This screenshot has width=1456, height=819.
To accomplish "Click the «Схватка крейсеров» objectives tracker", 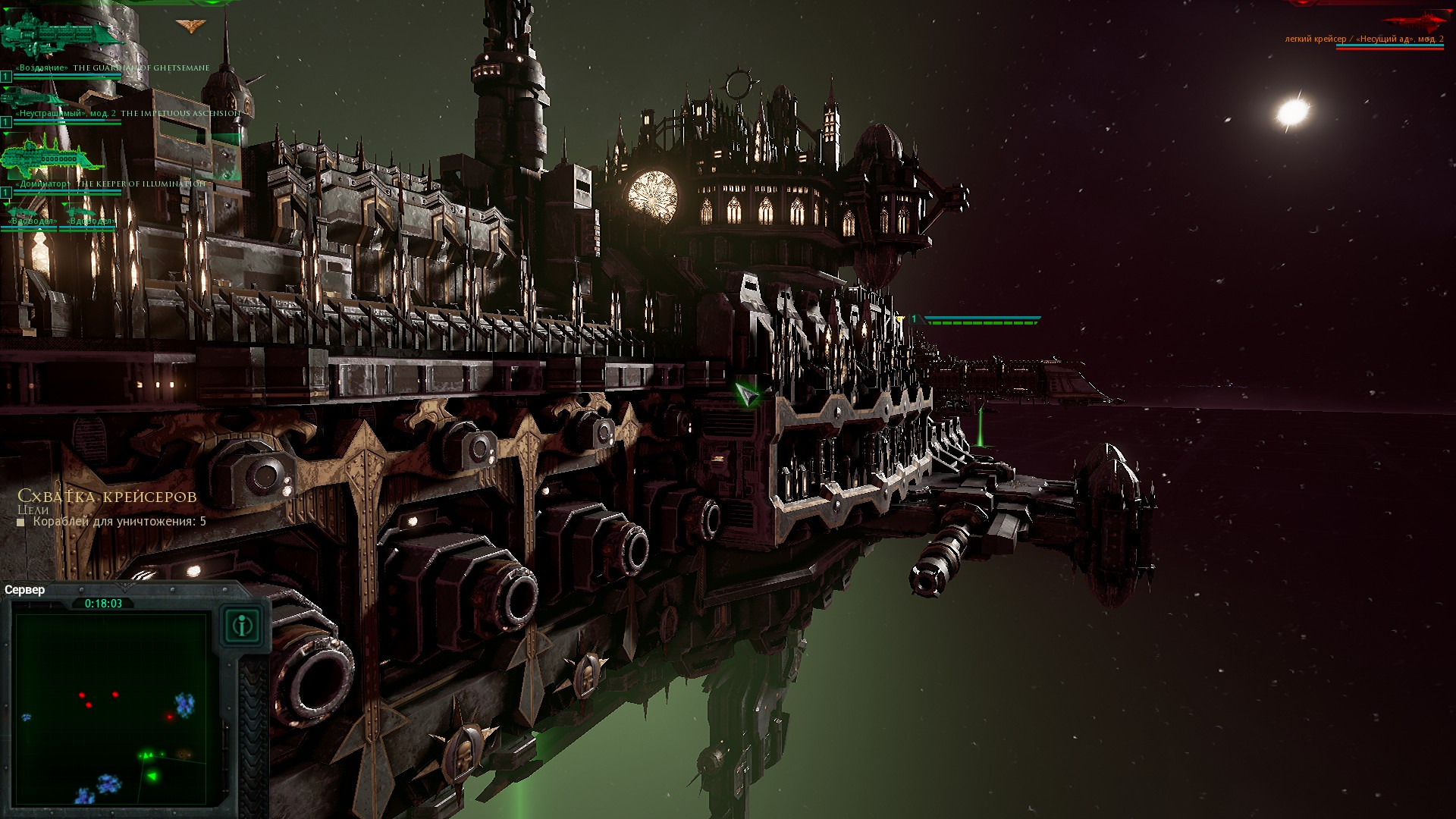I will [x=107, y=497].
